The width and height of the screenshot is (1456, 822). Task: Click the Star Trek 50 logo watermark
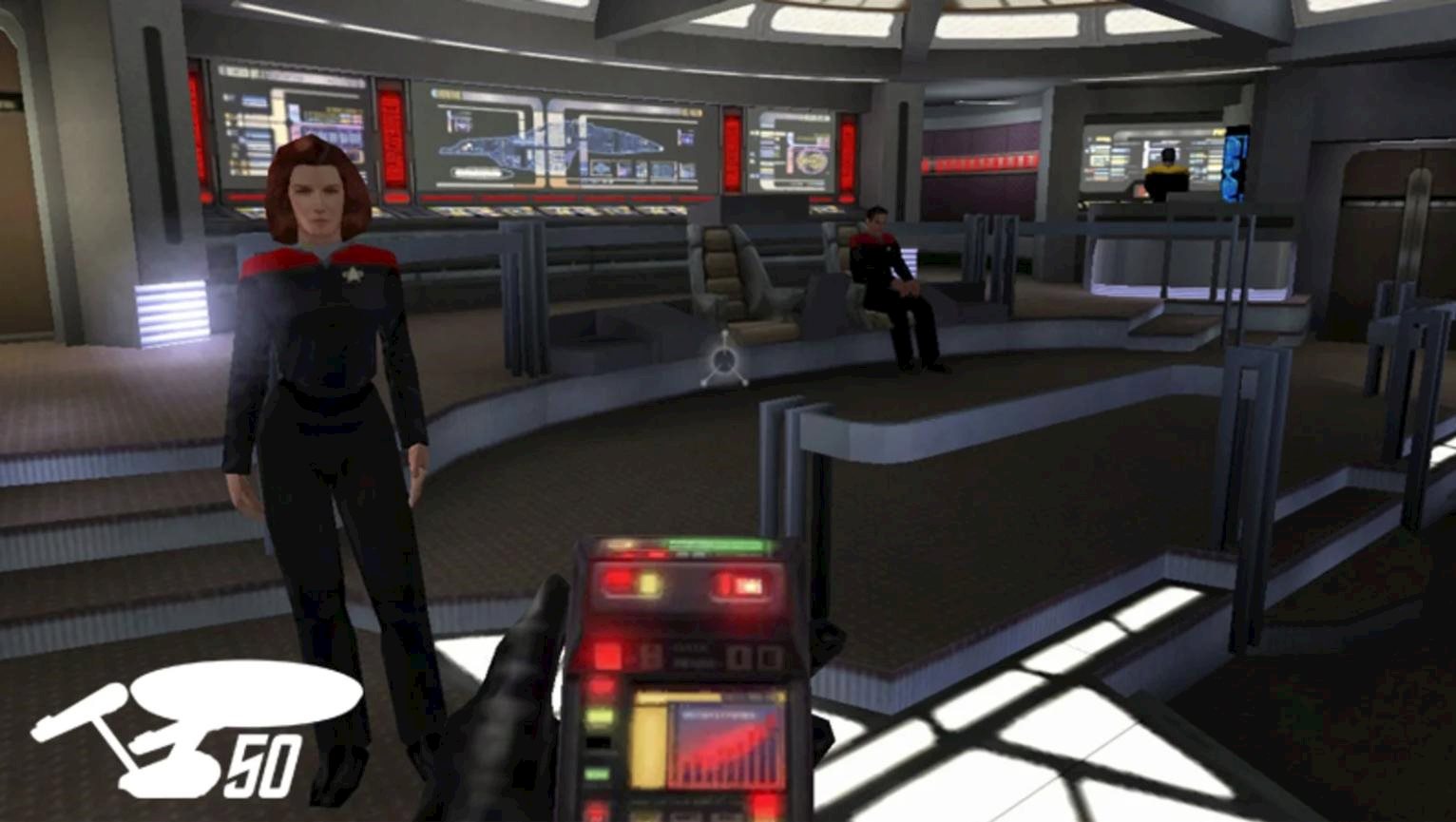(x=195, y=727)
